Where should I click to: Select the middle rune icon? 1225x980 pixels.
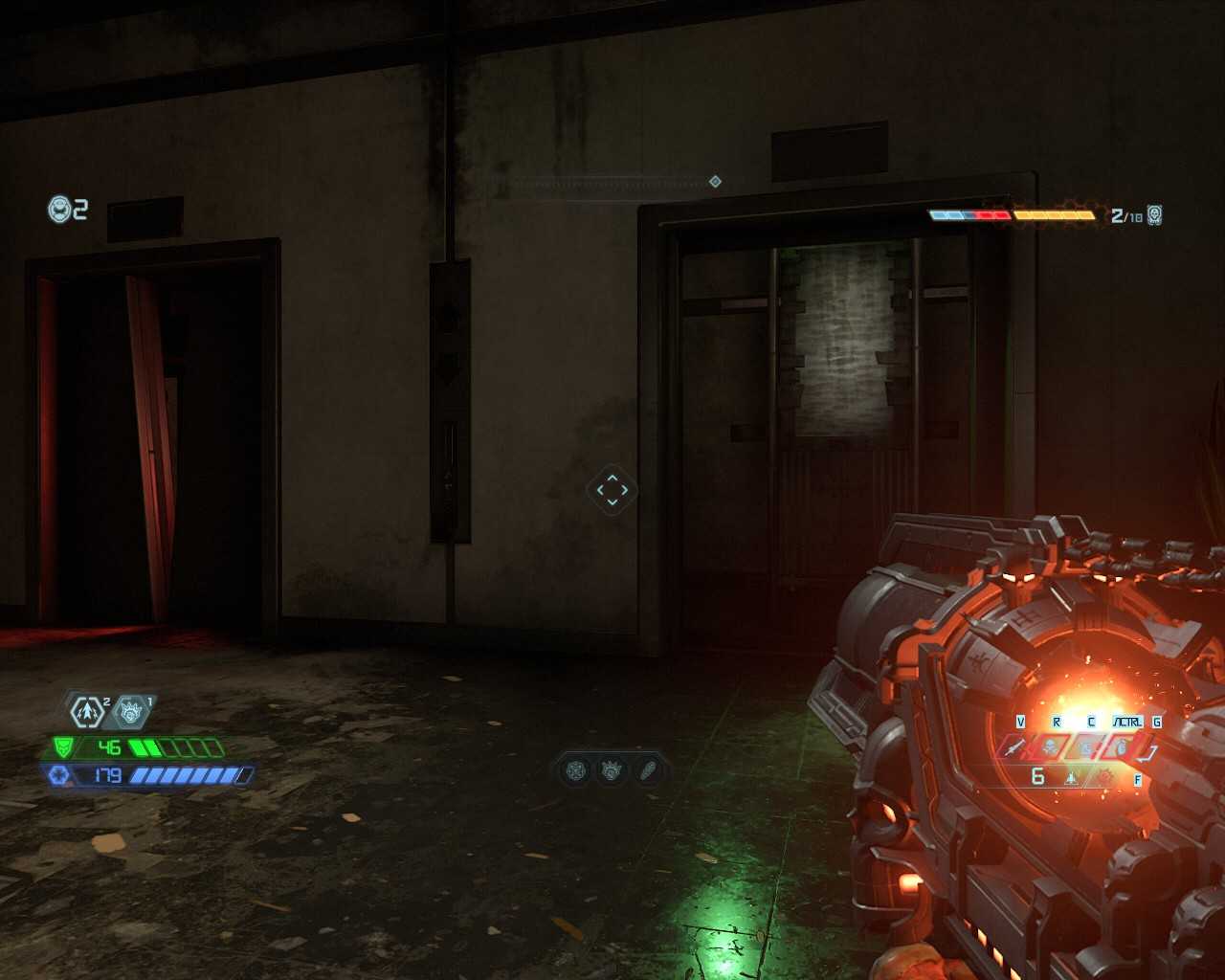(x=612, y=769)
